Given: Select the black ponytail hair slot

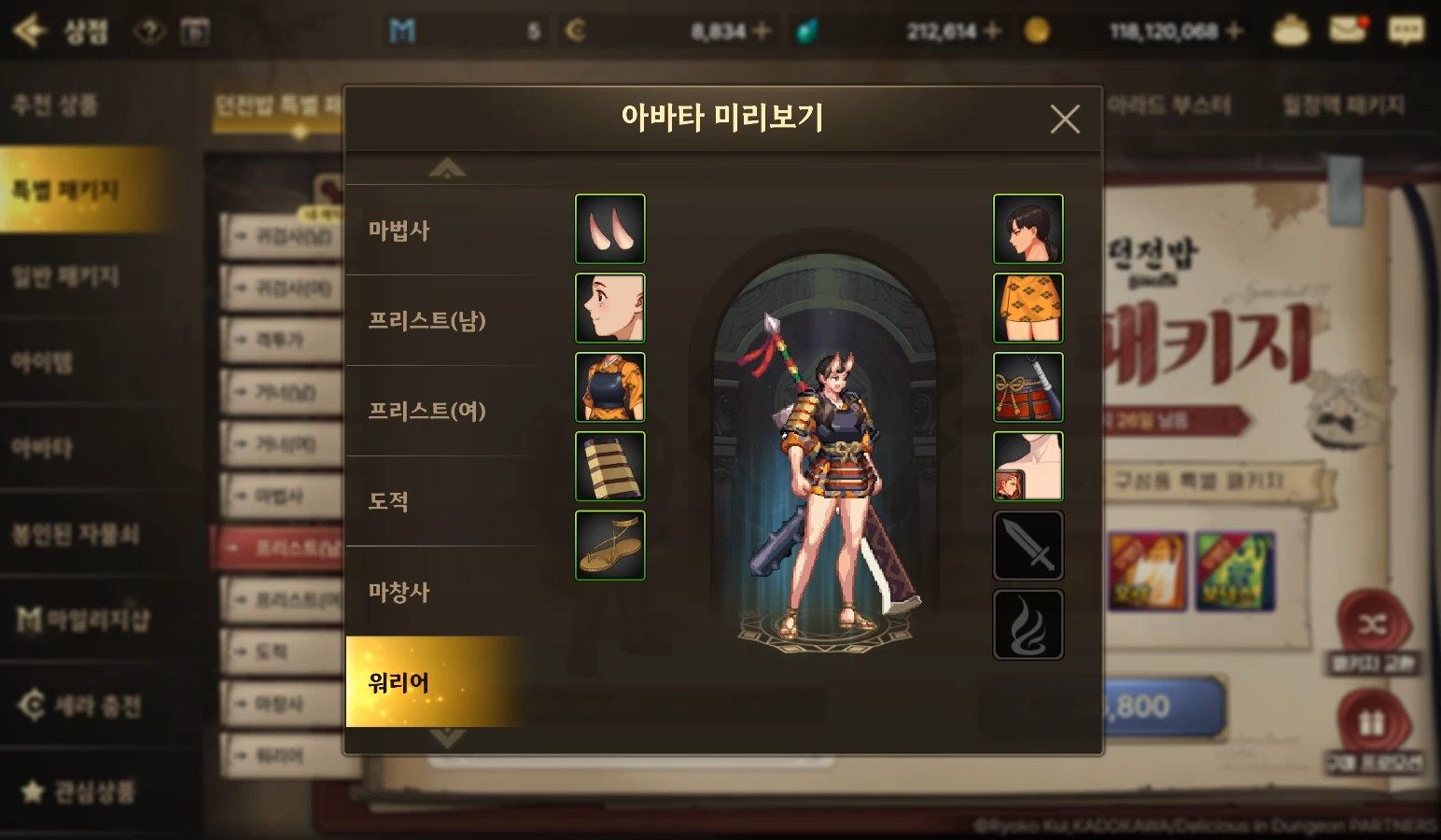Looking at the screenshot, I should (1028, 229).
